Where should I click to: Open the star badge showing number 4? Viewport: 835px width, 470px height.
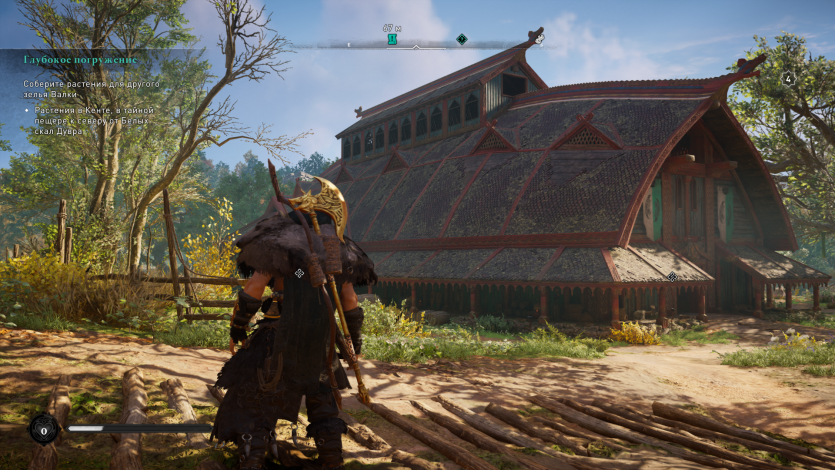788,78
